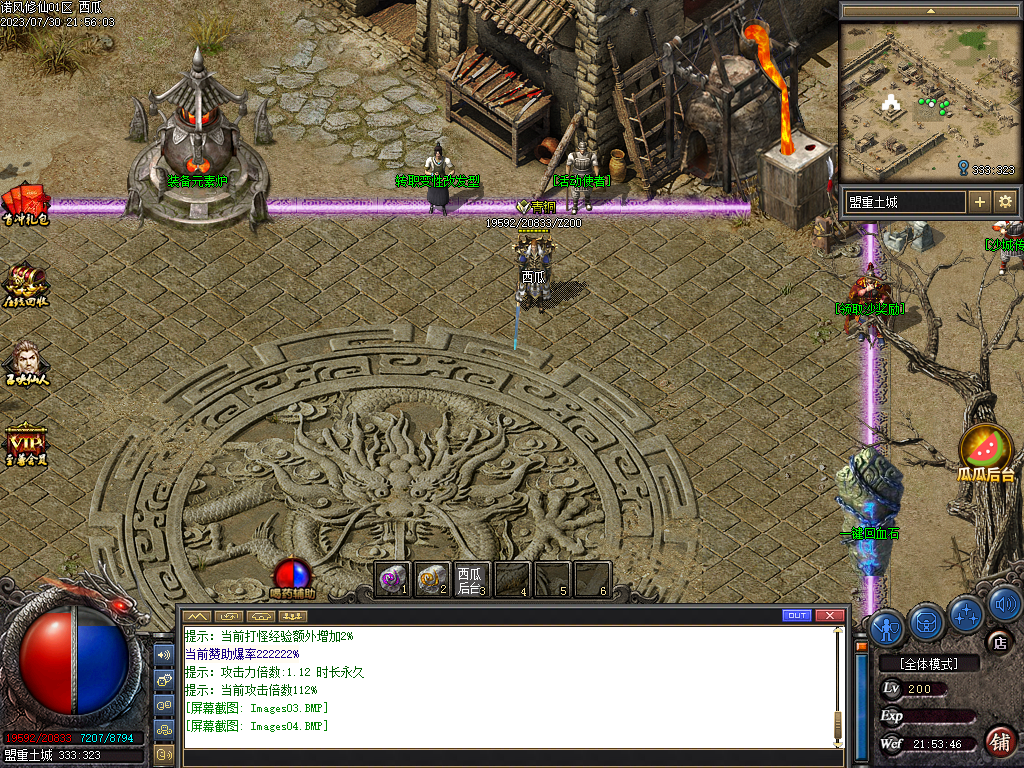Toggle the 喝药辅助 potion helper orb

293,575
